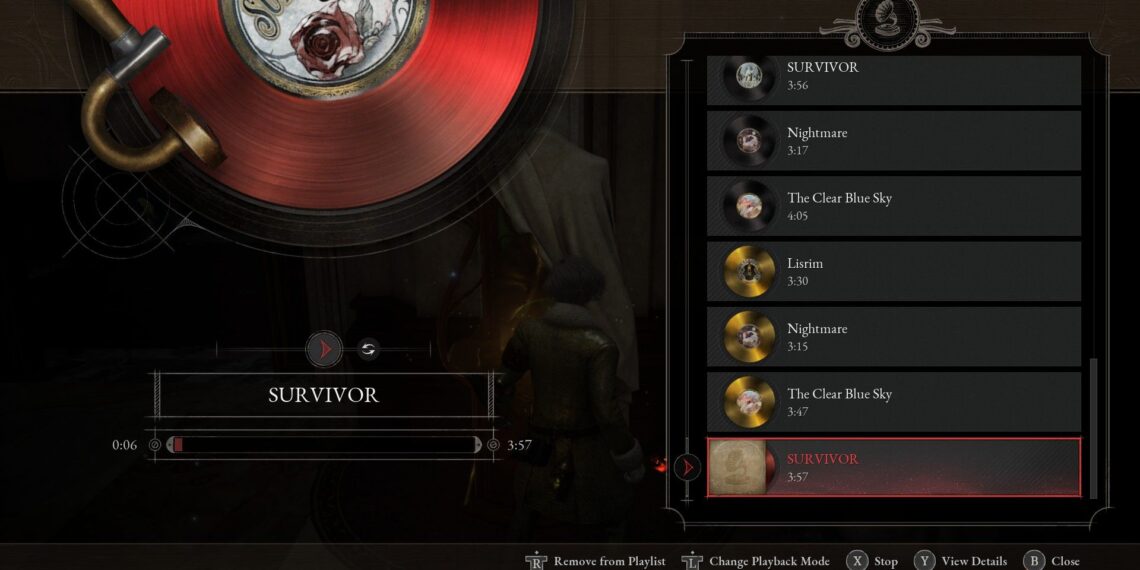Play The Clear Blue Sky 4:05 track

[893, 206]
